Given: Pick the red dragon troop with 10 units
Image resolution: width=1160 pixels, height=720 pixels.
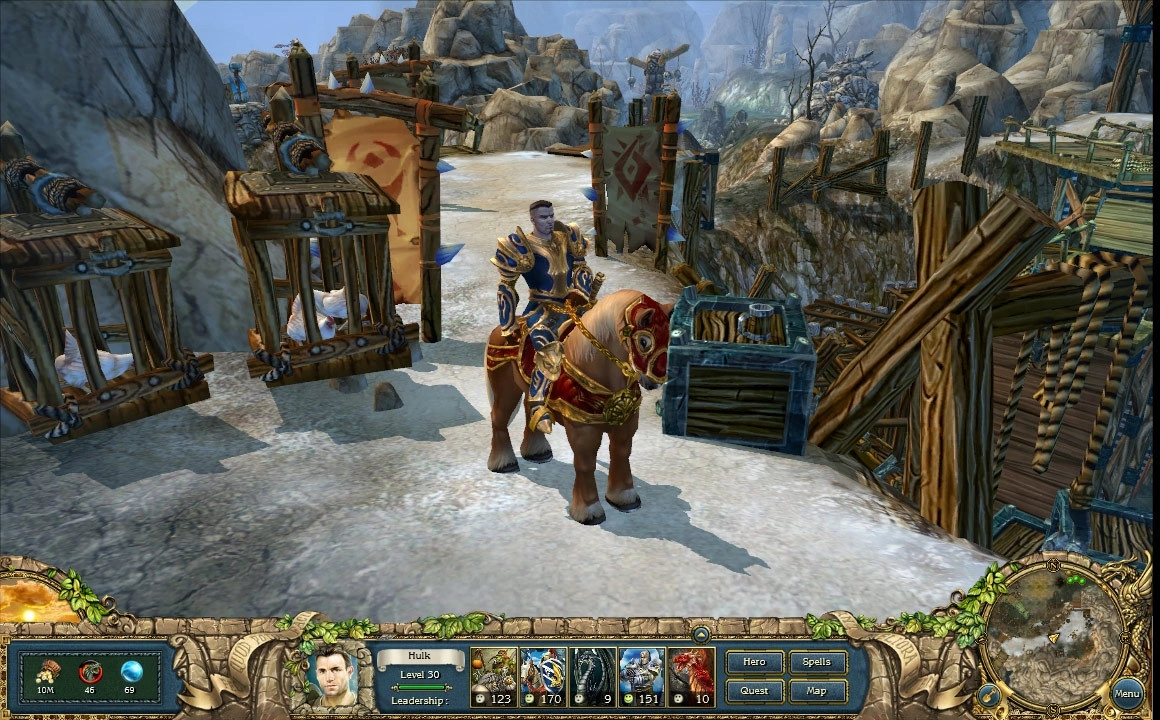Looking at the screenshot, I should click(692, 677).
